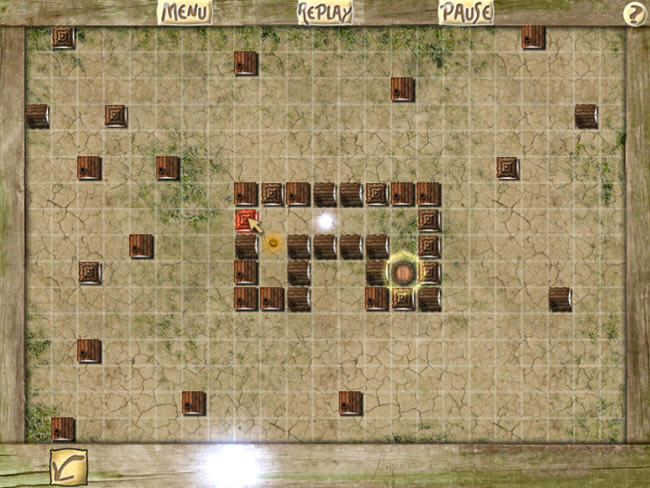Pause the game
Viewport: 650px width, 488px height.
point(466,12)
